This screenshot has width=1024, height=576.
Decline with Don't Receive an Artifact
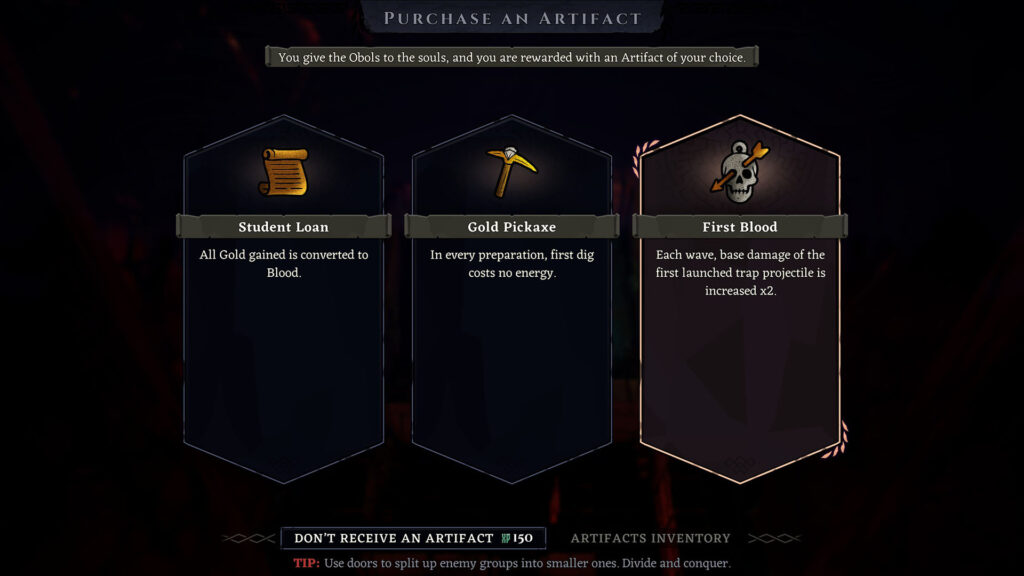click(x=413, y=538)
